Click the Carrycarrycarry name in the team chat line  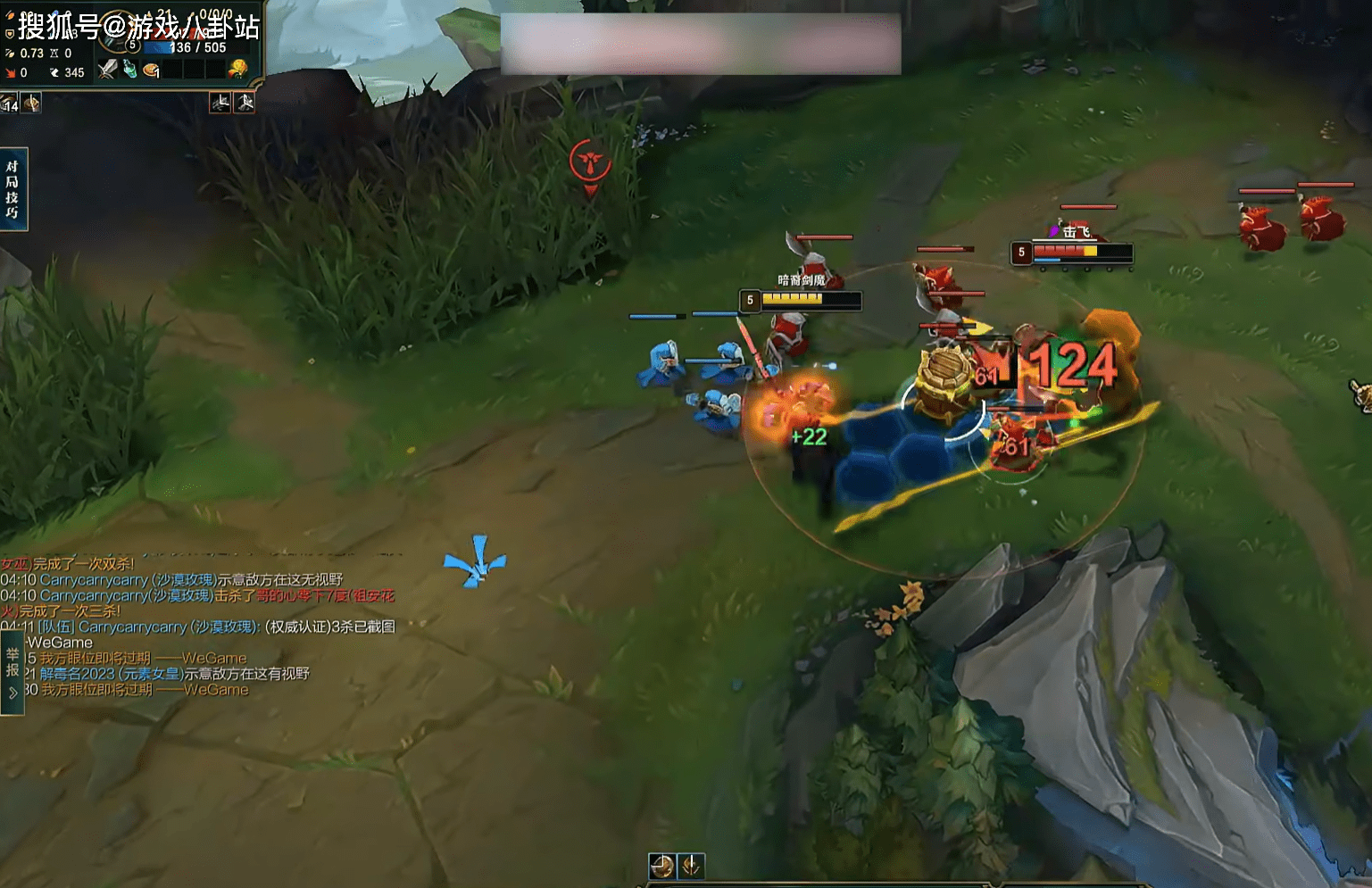(x=133, y=627)
